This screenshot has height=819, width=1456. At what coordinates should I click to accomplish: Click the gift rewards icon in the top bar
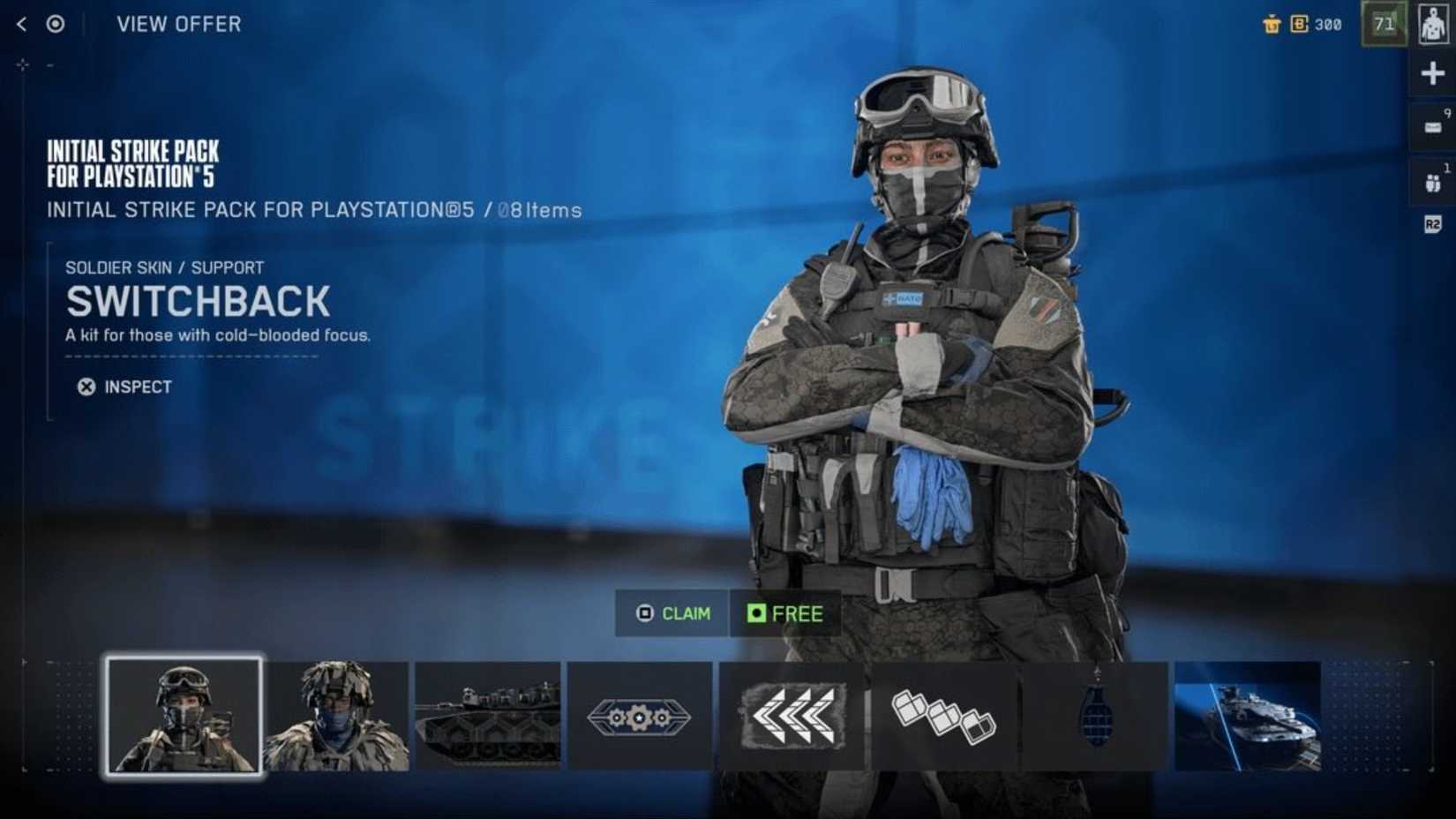click(1272, 24)
